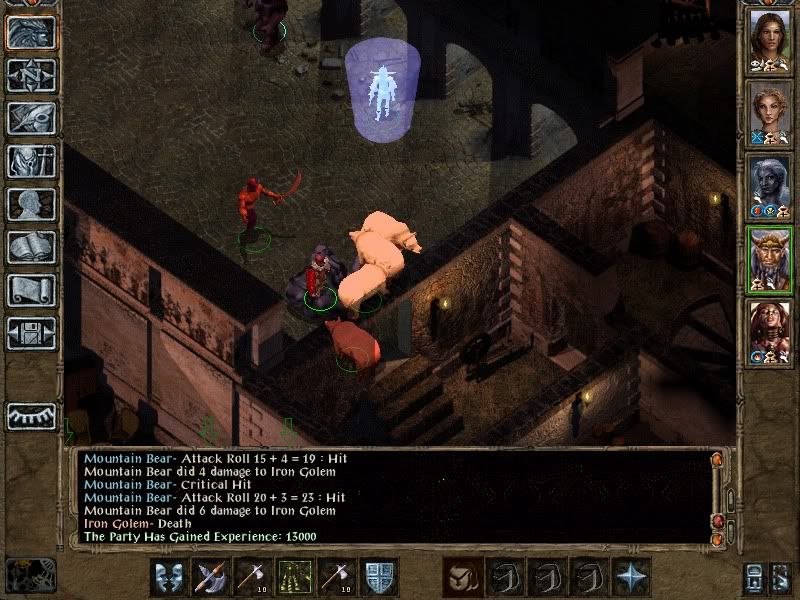
Task: Select the red-skinned woman portrait
Action: click(x=769, y=333)
